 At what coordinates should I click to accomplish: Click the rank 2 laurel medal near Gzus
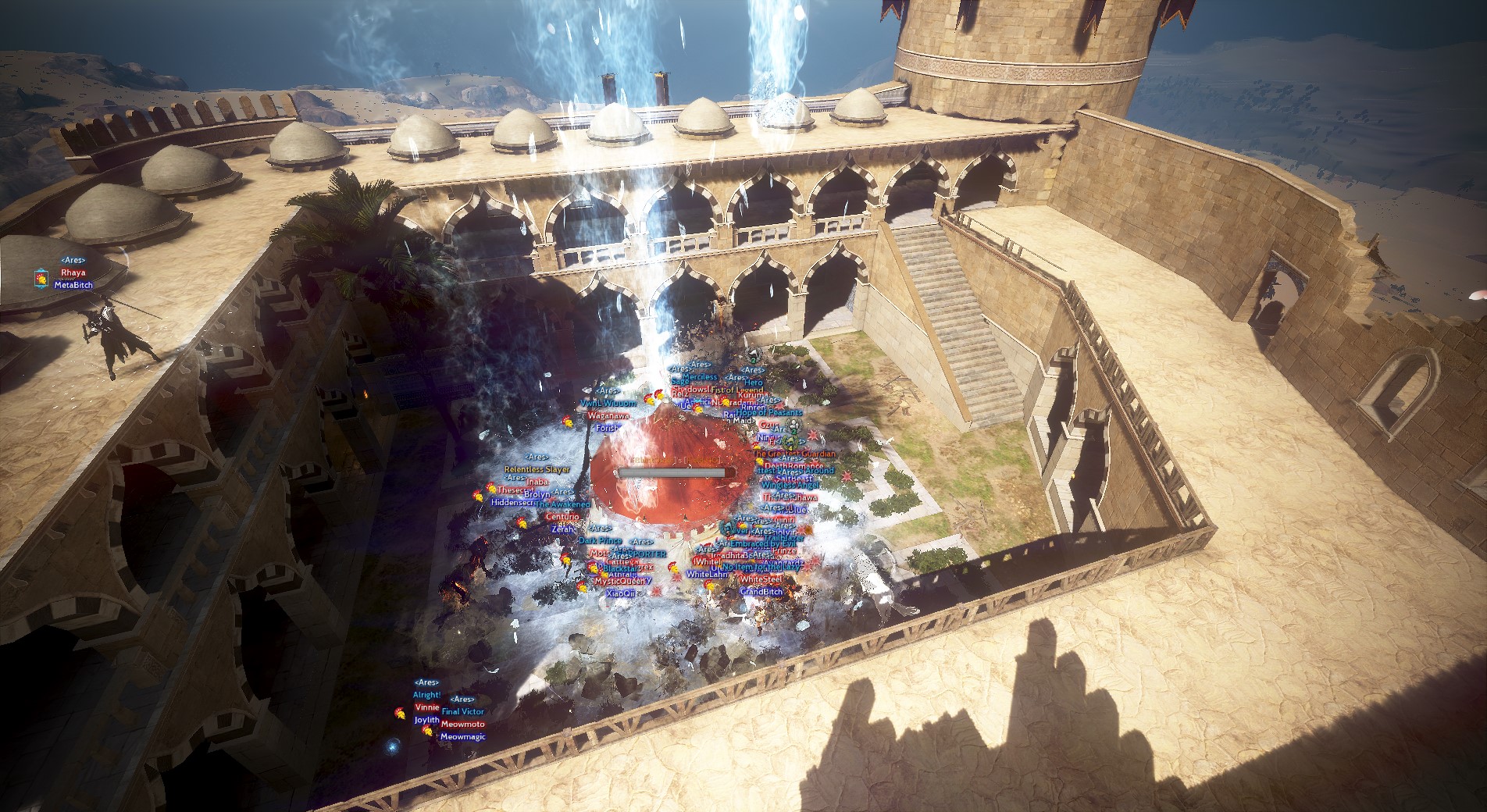click(793, 428)
